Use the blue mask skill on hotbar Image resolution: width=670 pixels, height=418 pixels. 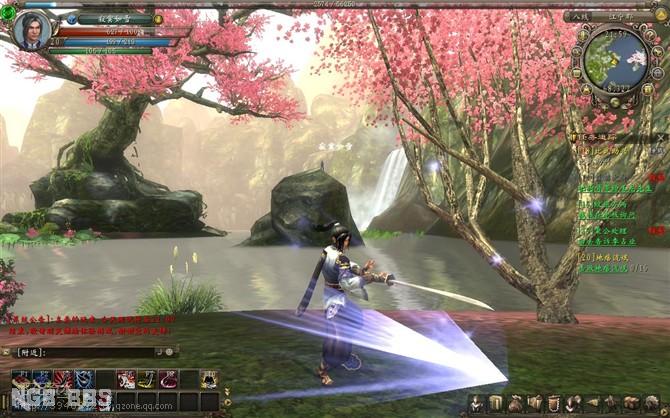click(x=83, y=379)
